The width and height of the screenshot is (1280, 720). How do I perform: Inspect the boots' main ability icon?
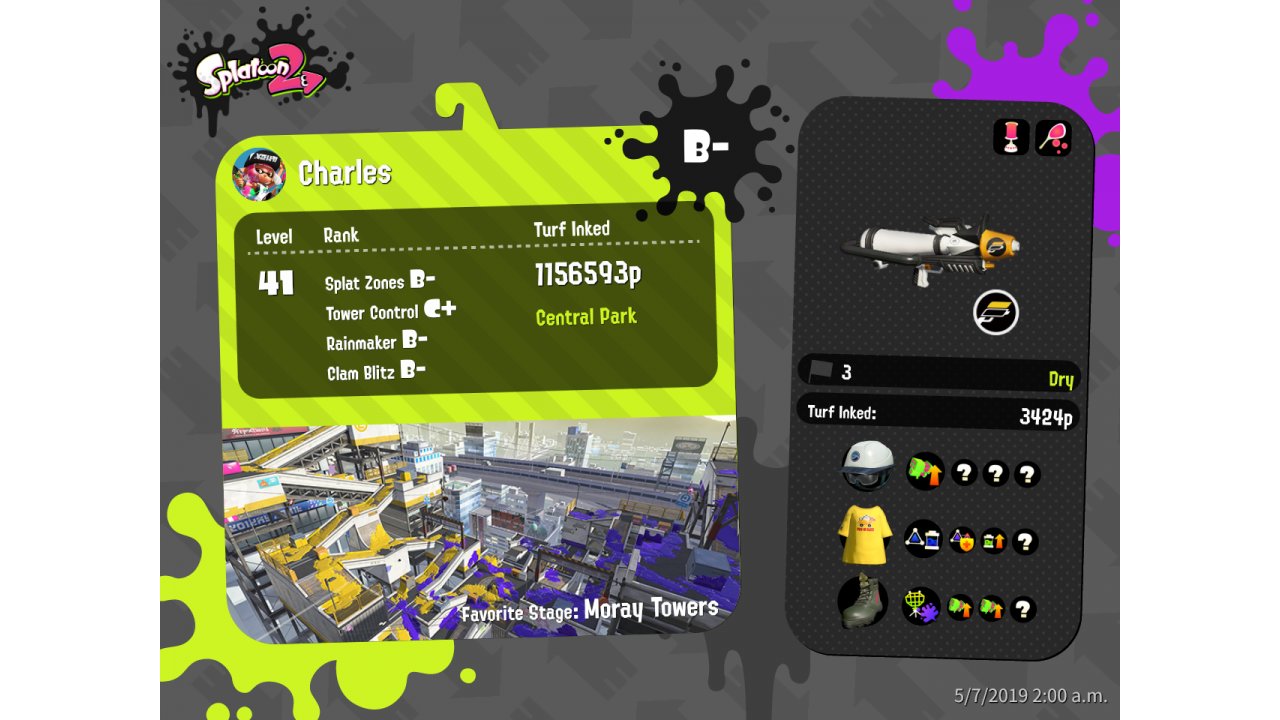pos(920,606)
